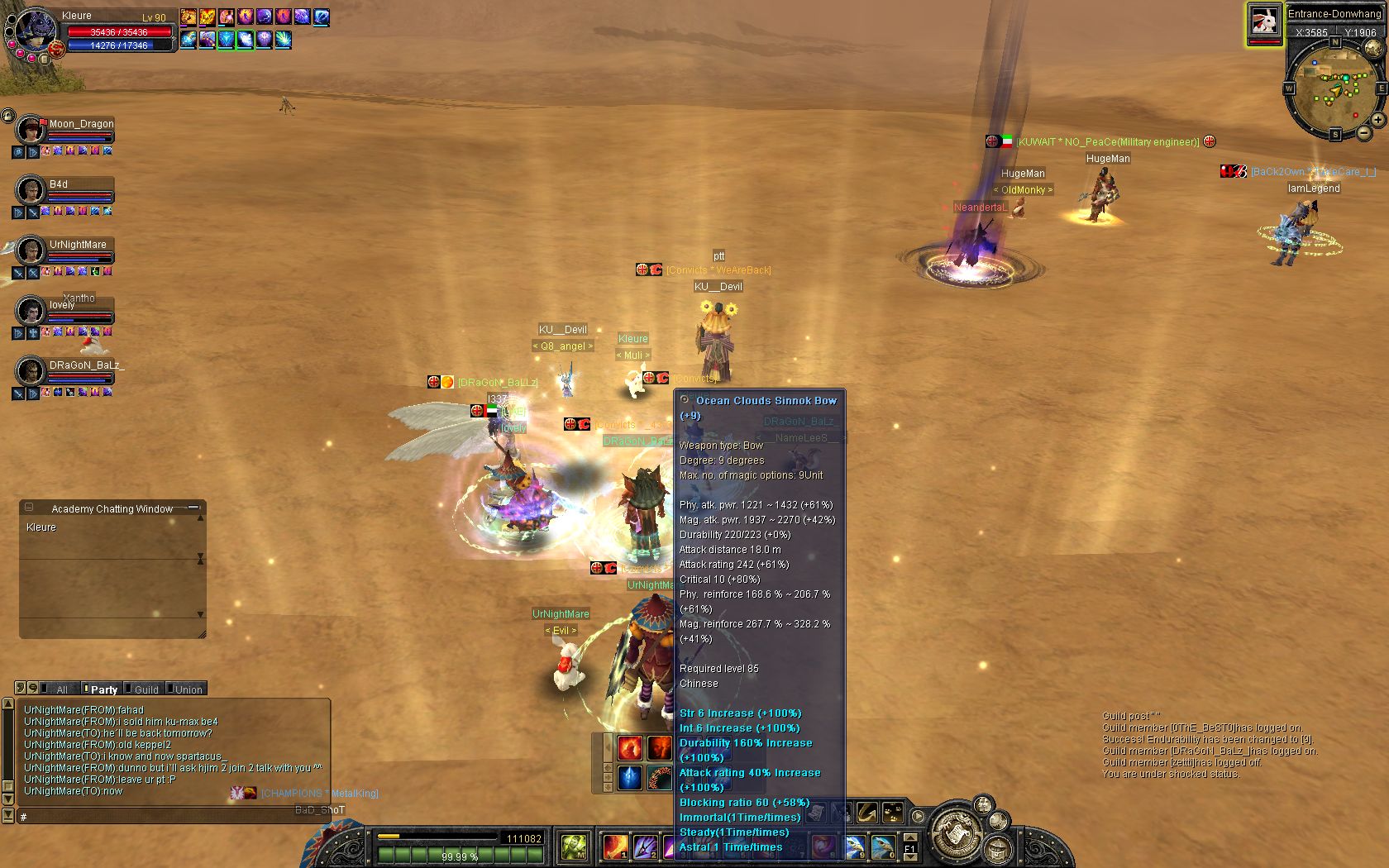Screen dimensions: 1389x868
Task: Select party member Moon_Dragon portrait
Action: (x=31, y=130)
